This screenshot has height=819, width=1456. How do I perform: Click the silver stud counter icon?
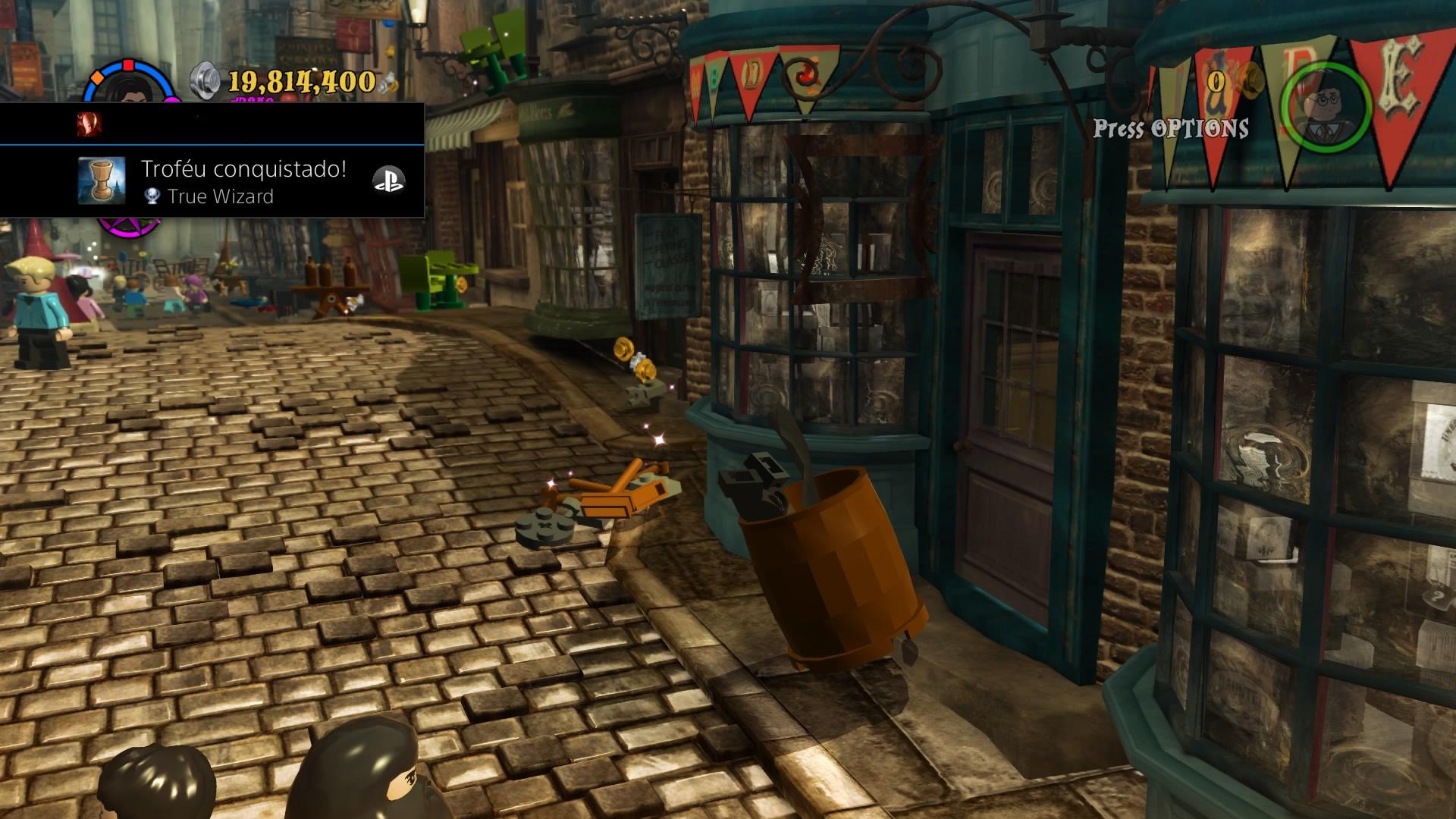[x=205, y=80]
